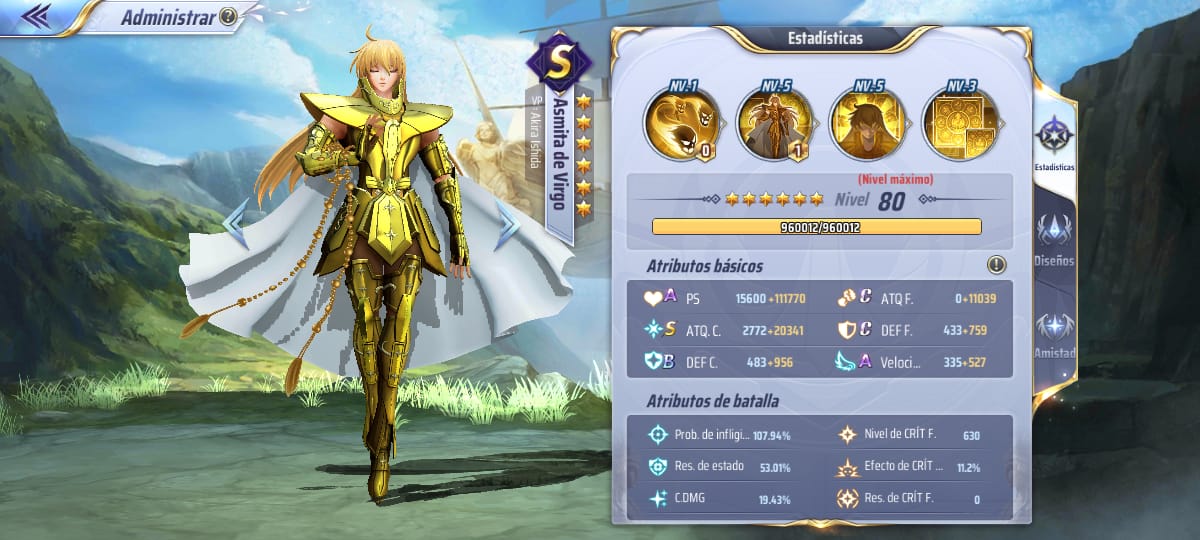Select the second NV.5 skill icon
The image size is (1200, 540).
(x=866, y=124)
